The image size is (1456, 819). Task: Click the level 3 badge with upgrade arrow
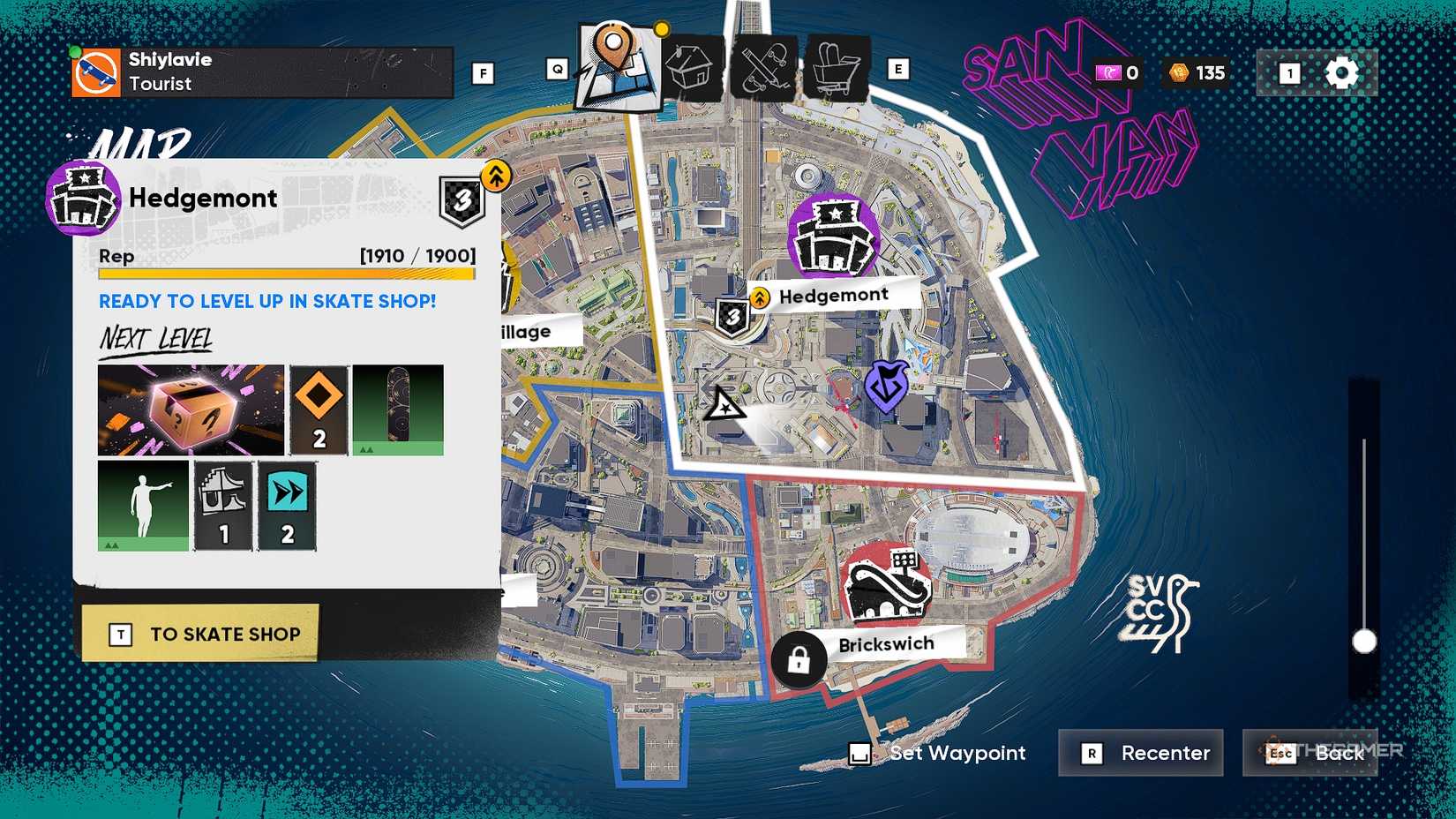(463, 201)
